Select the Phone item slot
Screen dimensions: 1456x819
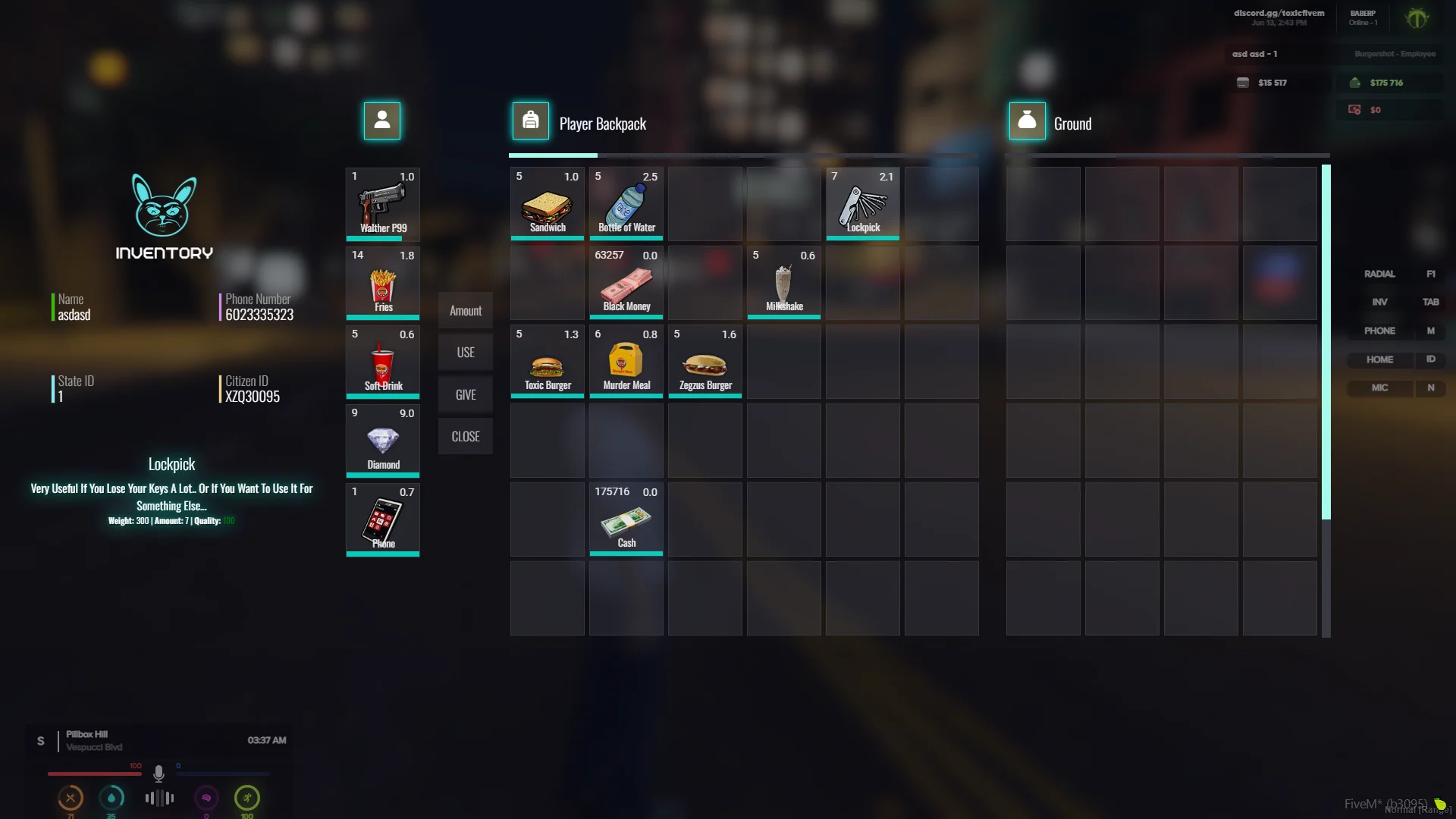tap(383, 519)
